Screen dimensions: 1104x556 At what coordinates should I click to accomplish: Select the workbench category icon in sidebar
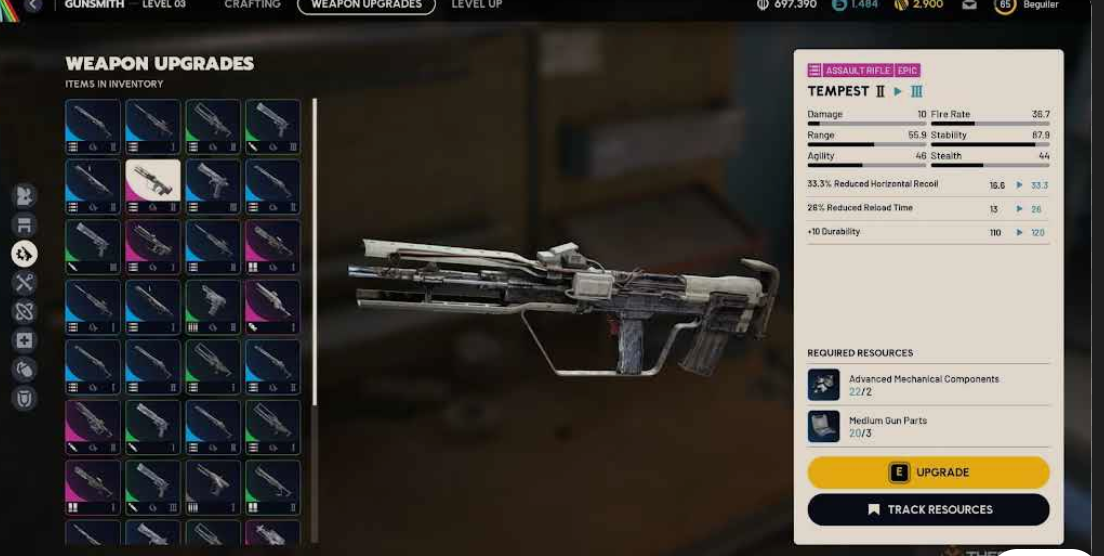point(24,224)
